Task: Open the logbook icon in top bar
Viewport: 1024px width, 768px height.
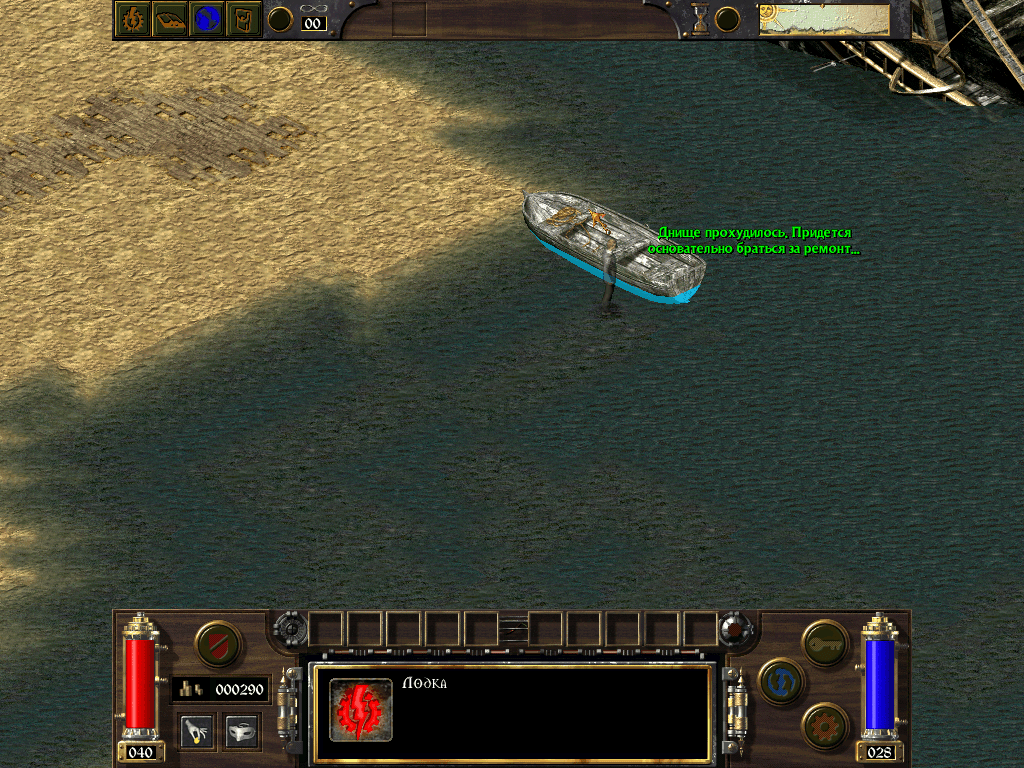Action: click(170, 19)
